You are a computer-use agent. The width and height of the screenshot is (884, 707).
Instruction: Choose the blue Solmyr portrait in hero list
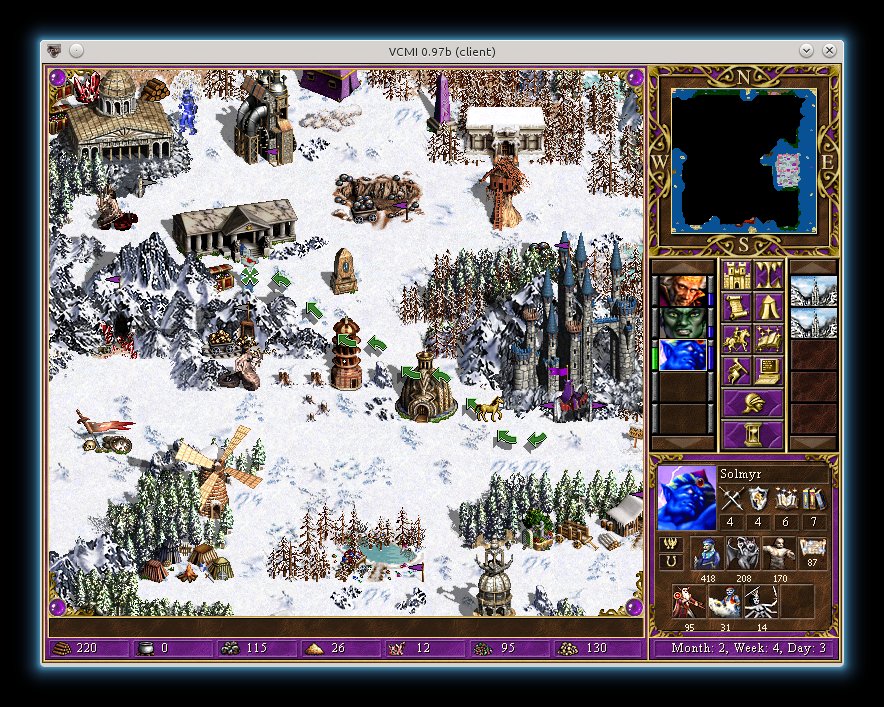(682, 355)
